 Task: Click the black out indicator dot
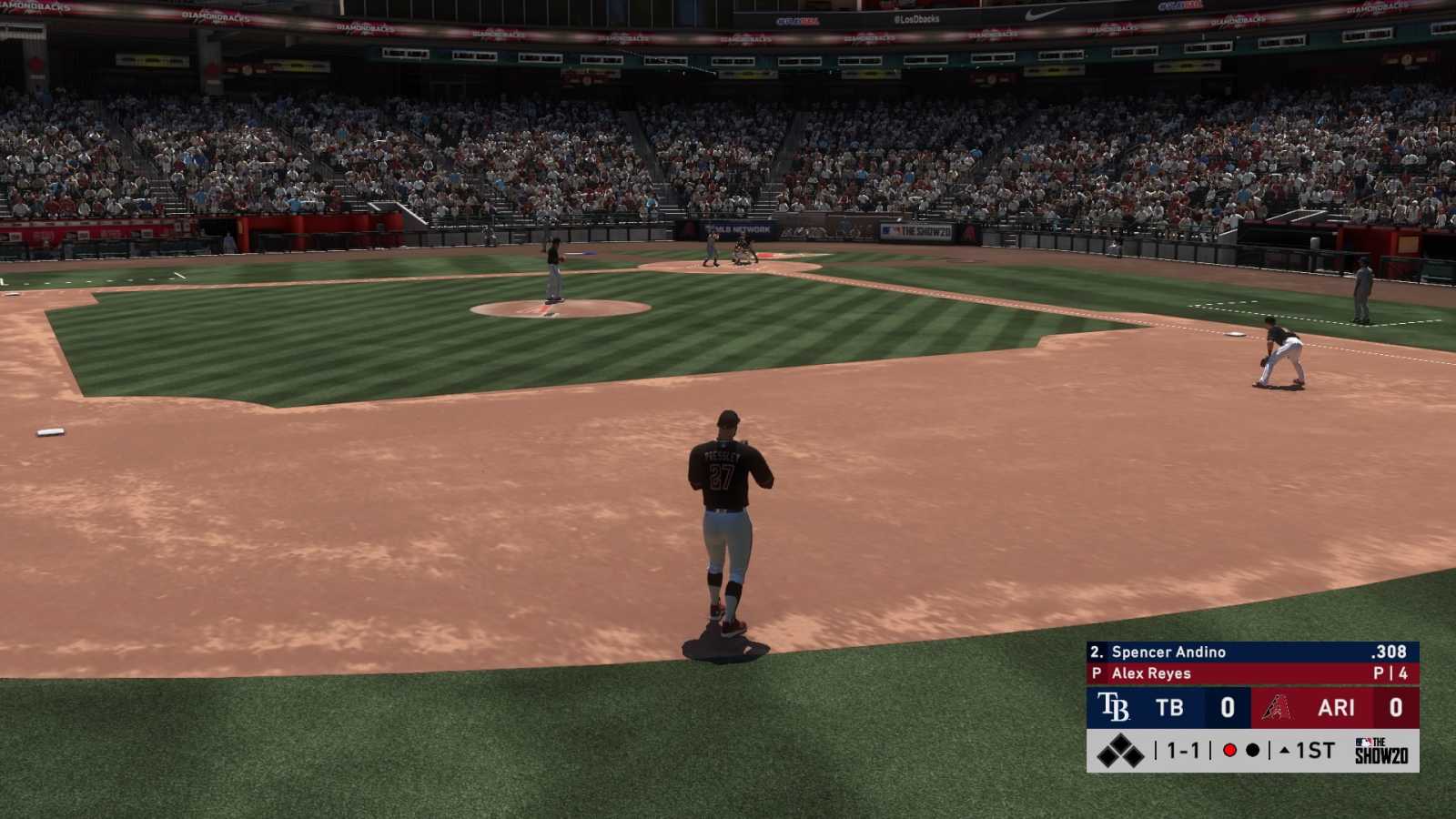coord(1253,749)
